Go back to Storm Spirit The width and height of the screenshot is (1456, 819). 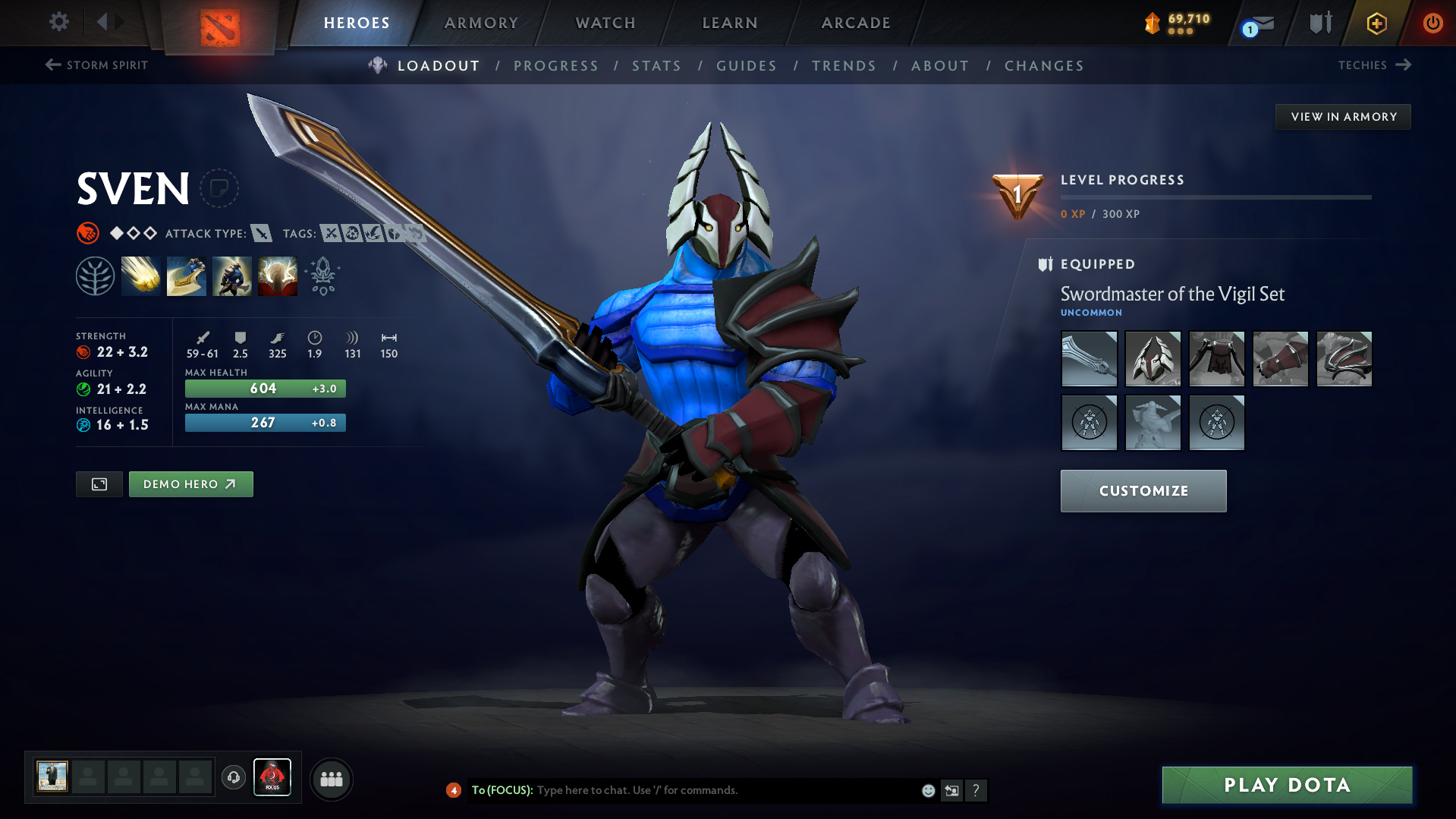pyautogui.click(x=96, y=65)
